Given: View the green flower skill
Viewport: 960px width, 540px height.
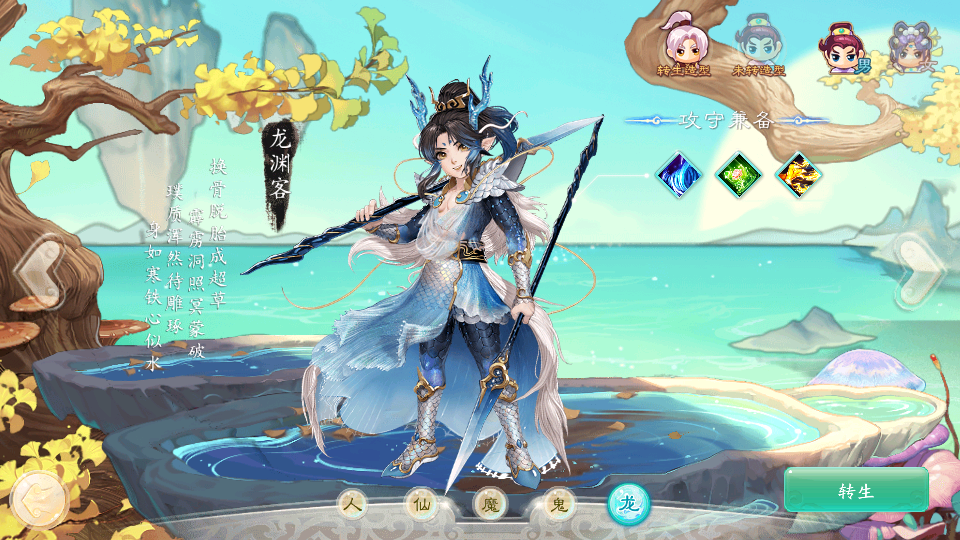Looking at the screenshot, I should pyautogui.click(x=739, y=175).
